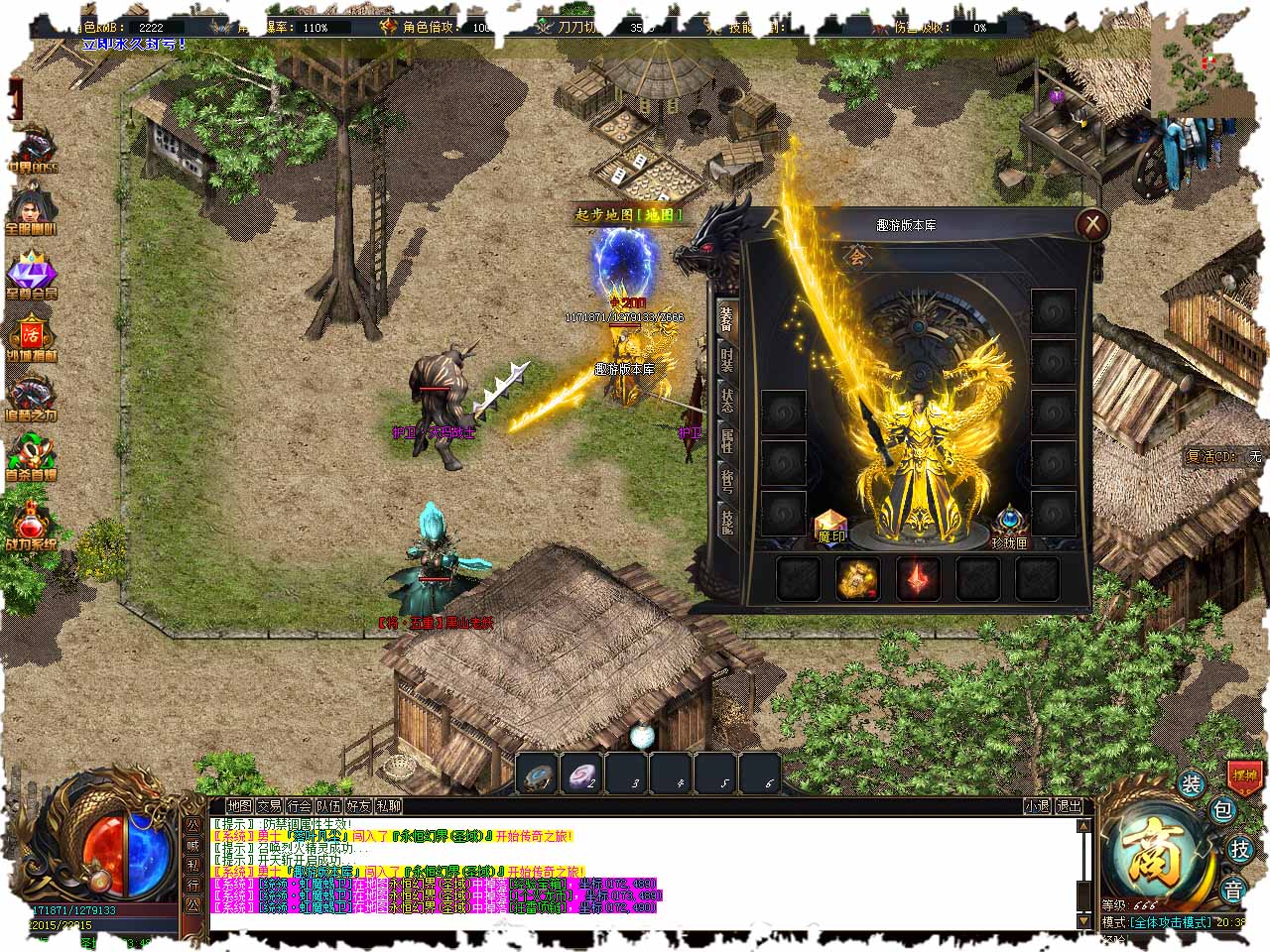The height and width of the screenshot is (952, 1270).
Task: Close the character equipment panel
Action: tap(1092, 224)
